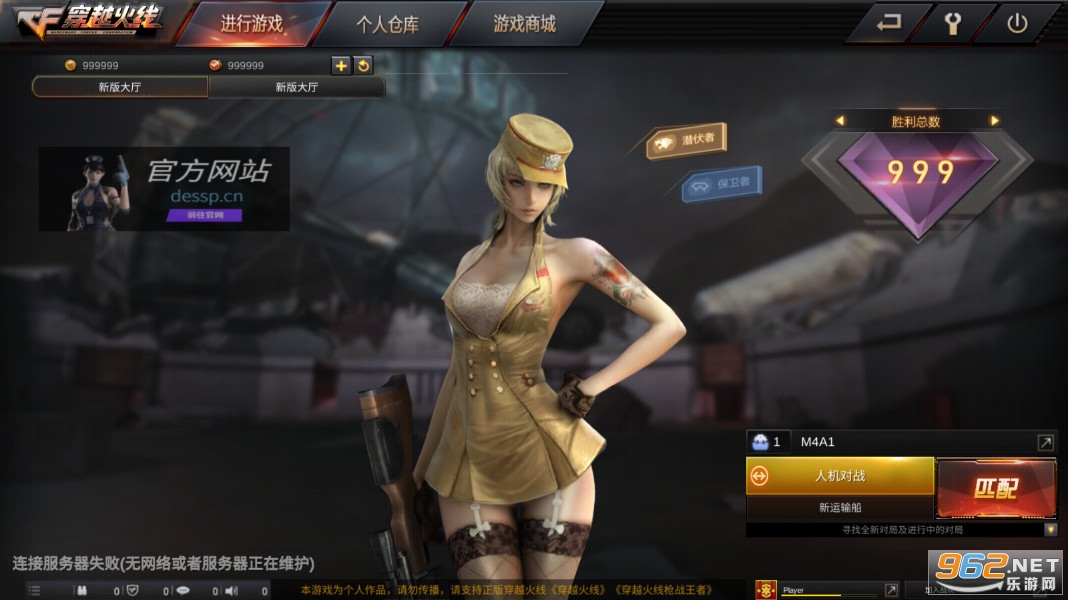Select the 人机对战 mode button
The width and height of the screenshot is (1068, 600).
click(840, 476)
